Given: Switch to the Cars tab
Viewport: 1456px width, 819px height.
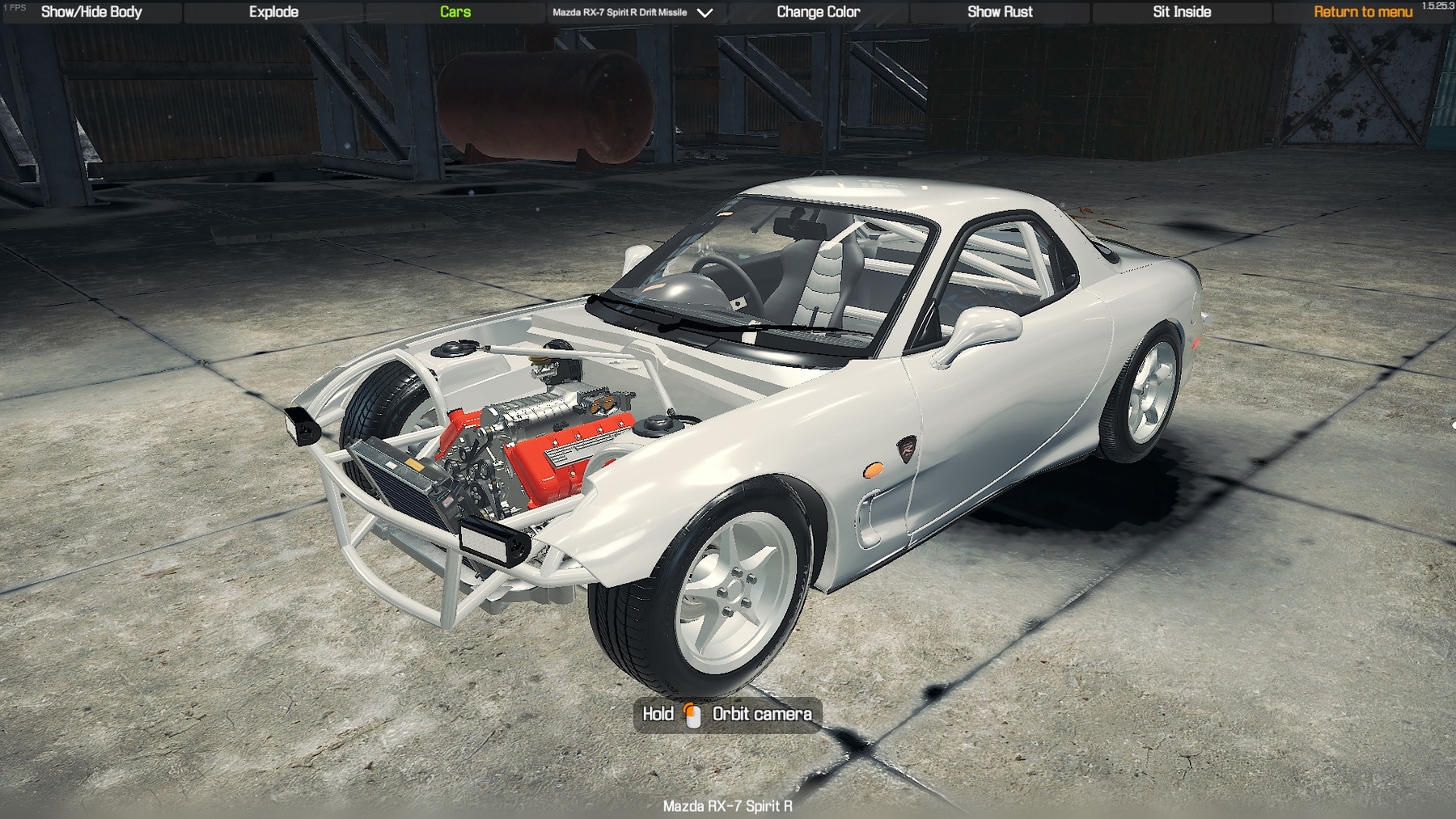Looking at the screenshot, I should (x=455, y=12).
